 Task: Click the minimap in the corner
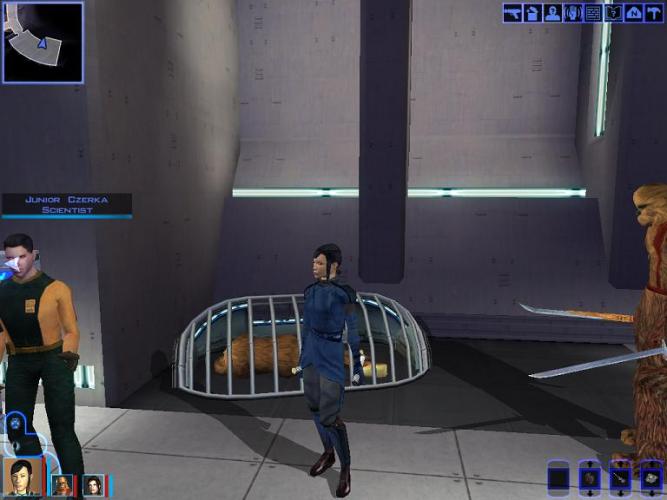coord(43,41)
